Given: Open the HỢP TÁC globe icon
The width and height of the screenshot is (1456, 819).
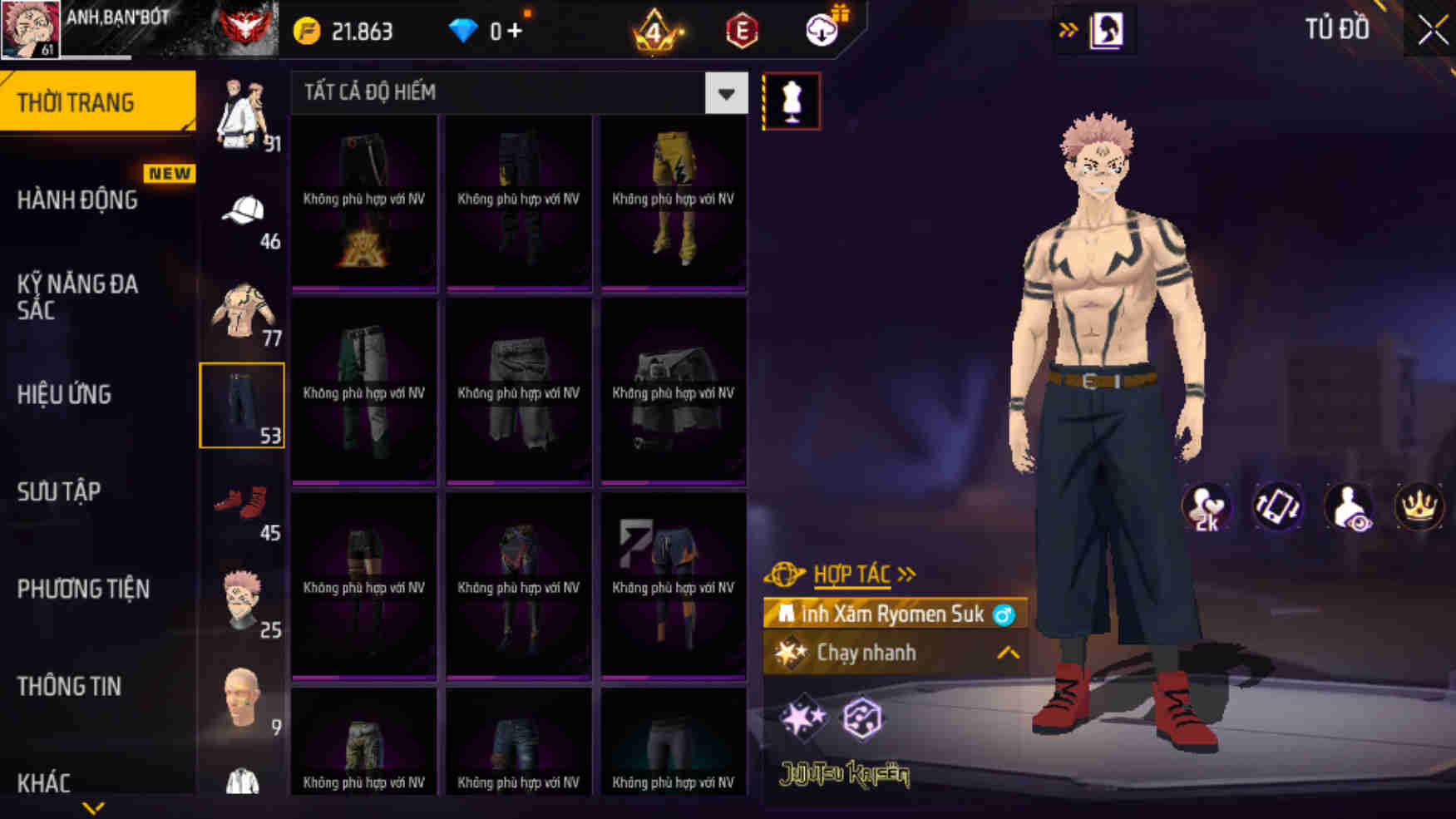Looking at the screenshot, I should (x=782, y=572).
